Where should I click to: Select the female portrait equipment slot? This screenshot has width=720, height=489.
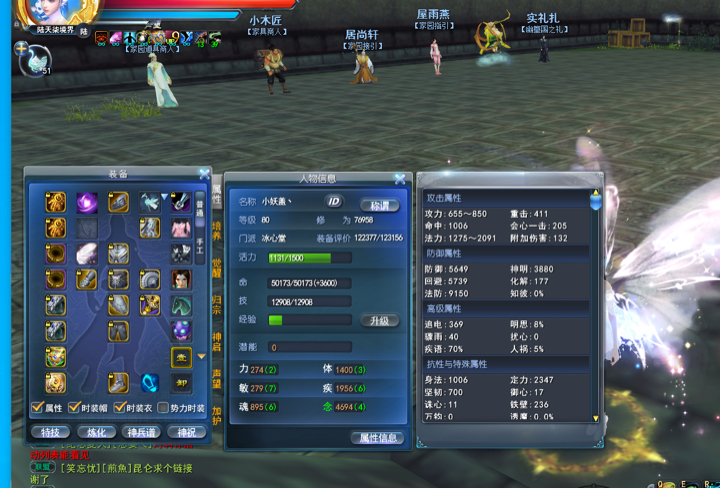[181, 279]
